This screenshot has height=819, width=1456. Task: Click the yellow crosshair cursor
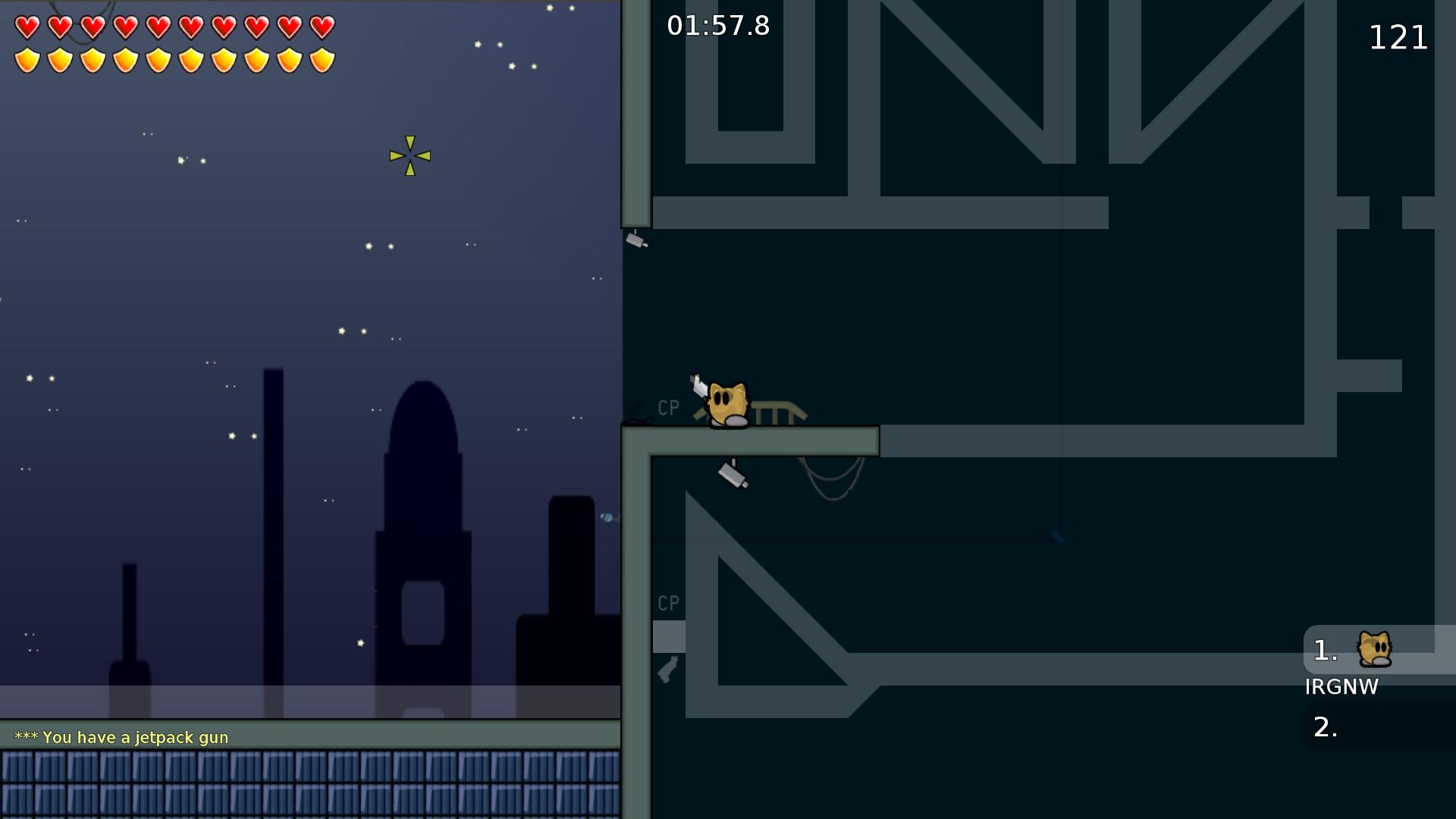[x=409, y=155]
